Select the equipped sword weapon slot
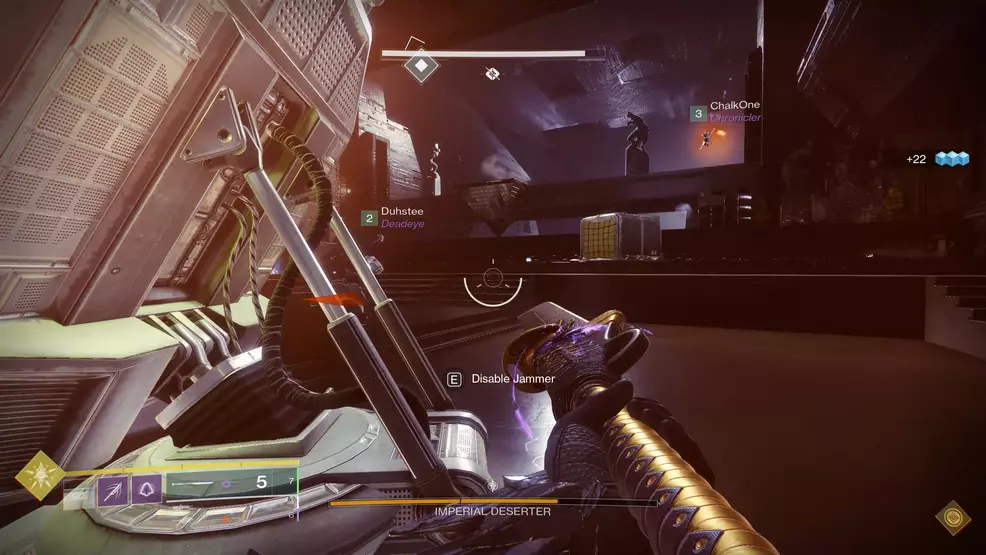The image size is (986, 555). click(225, 483)
